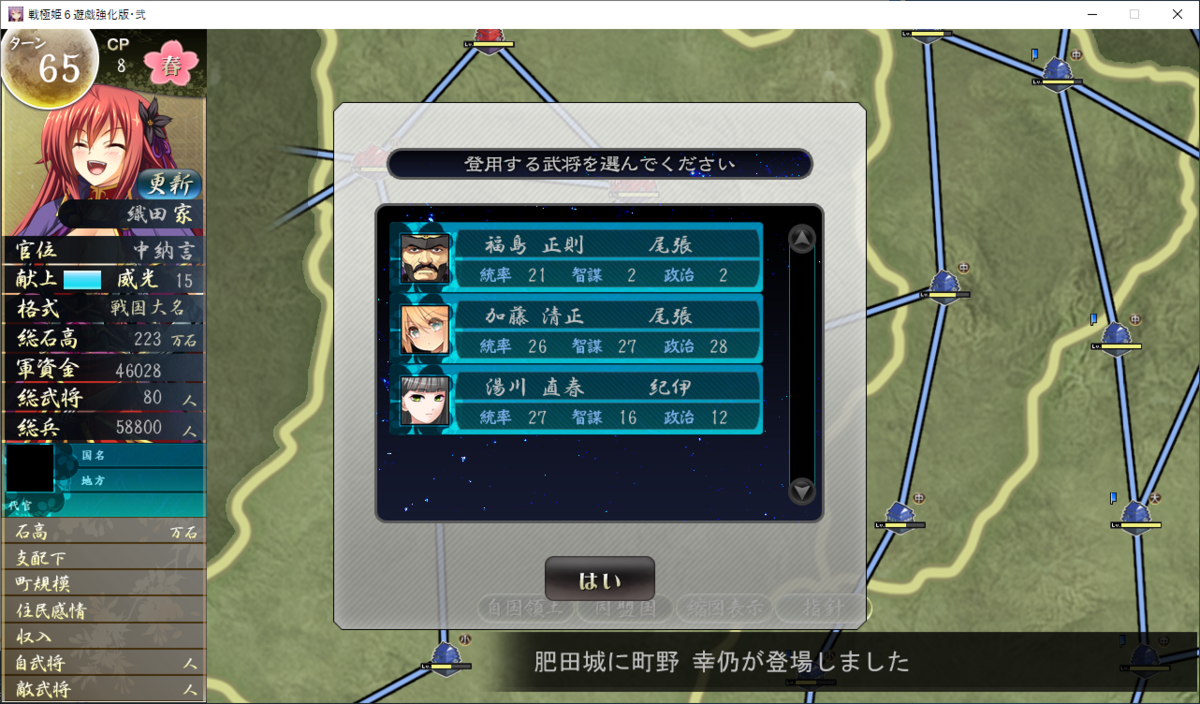Click the list's scroll down arrow

pos(802,491)
